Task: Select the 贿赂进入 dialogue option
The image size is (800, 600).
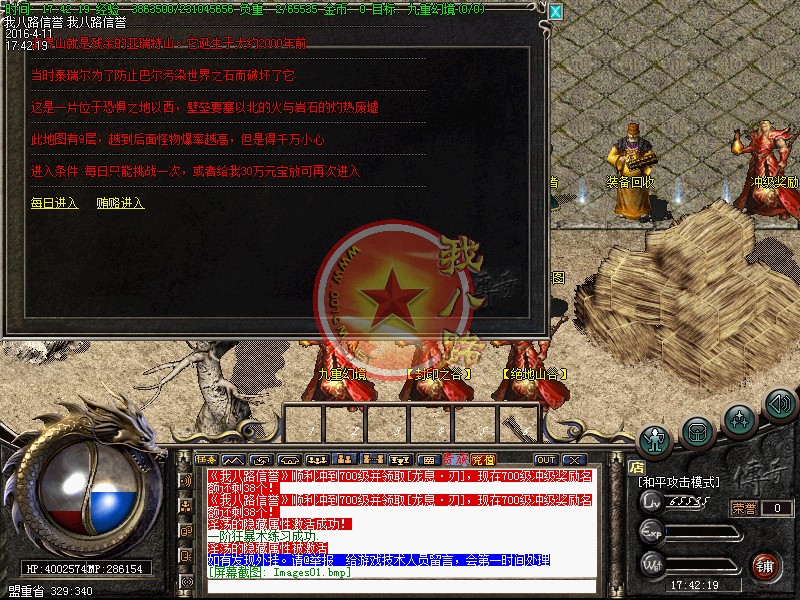Action: tap(120, 203)
